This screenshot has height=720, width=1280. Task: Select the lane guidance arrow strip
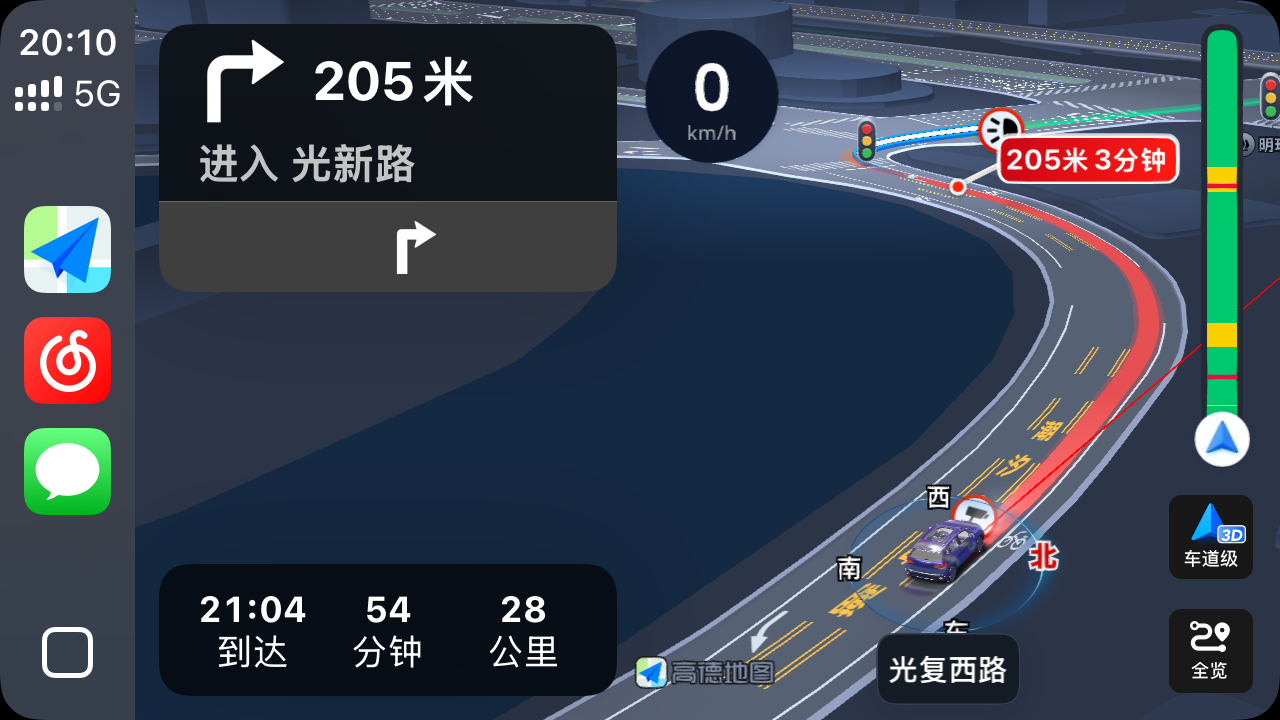(x=387, y=246)
